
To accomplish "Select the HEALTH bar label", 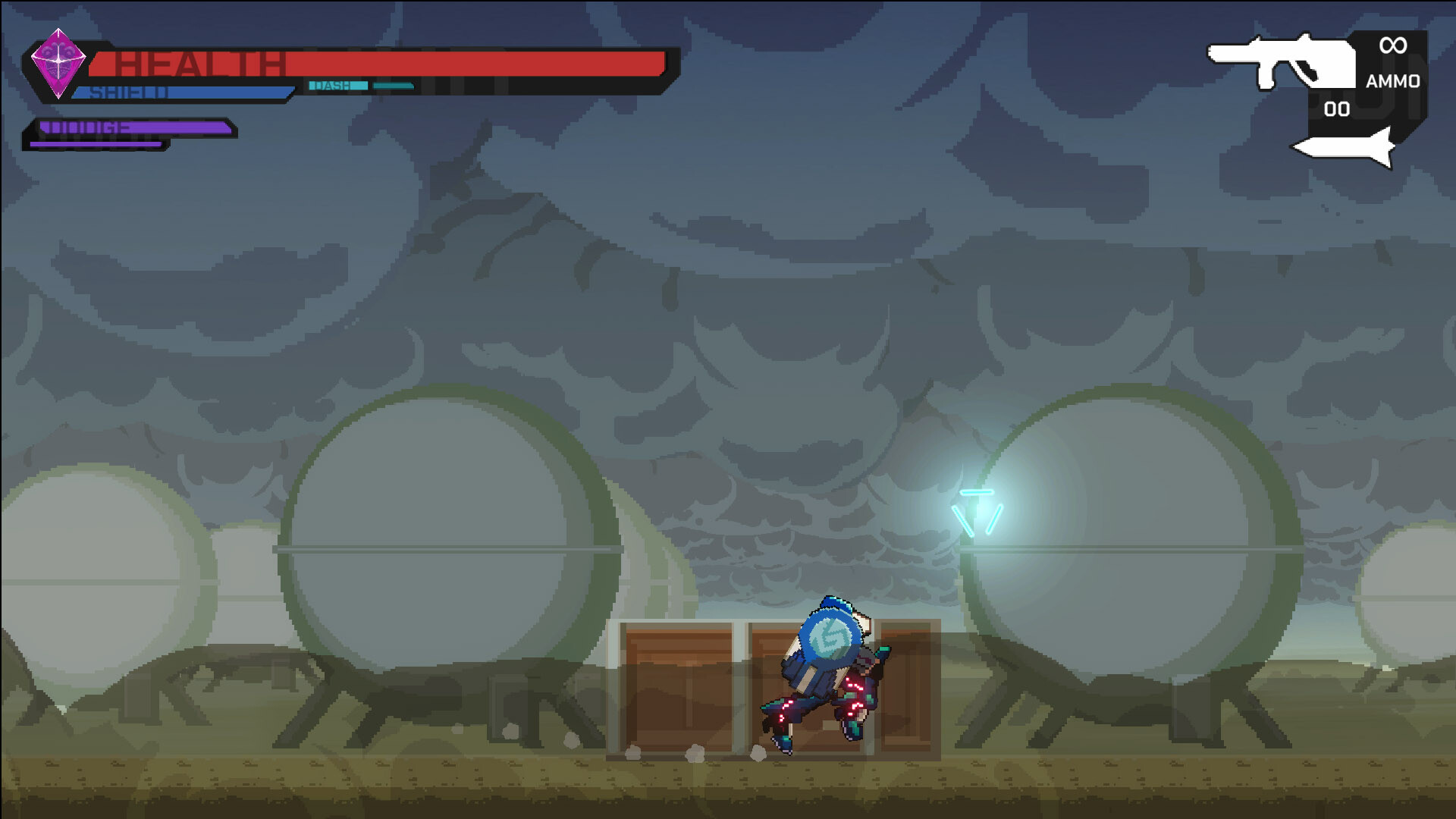I will pos(205,63).
